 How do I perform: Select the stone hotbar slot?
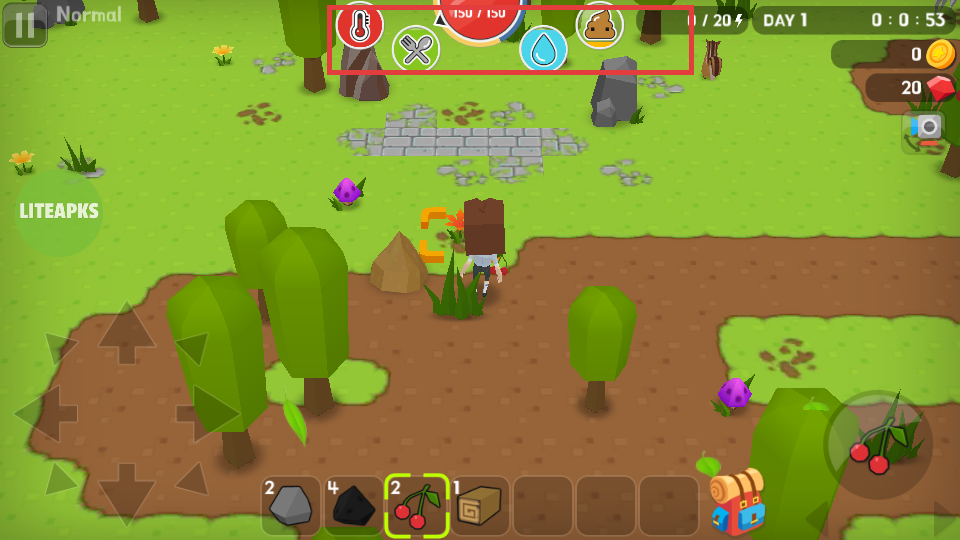(x=291, y=506)
